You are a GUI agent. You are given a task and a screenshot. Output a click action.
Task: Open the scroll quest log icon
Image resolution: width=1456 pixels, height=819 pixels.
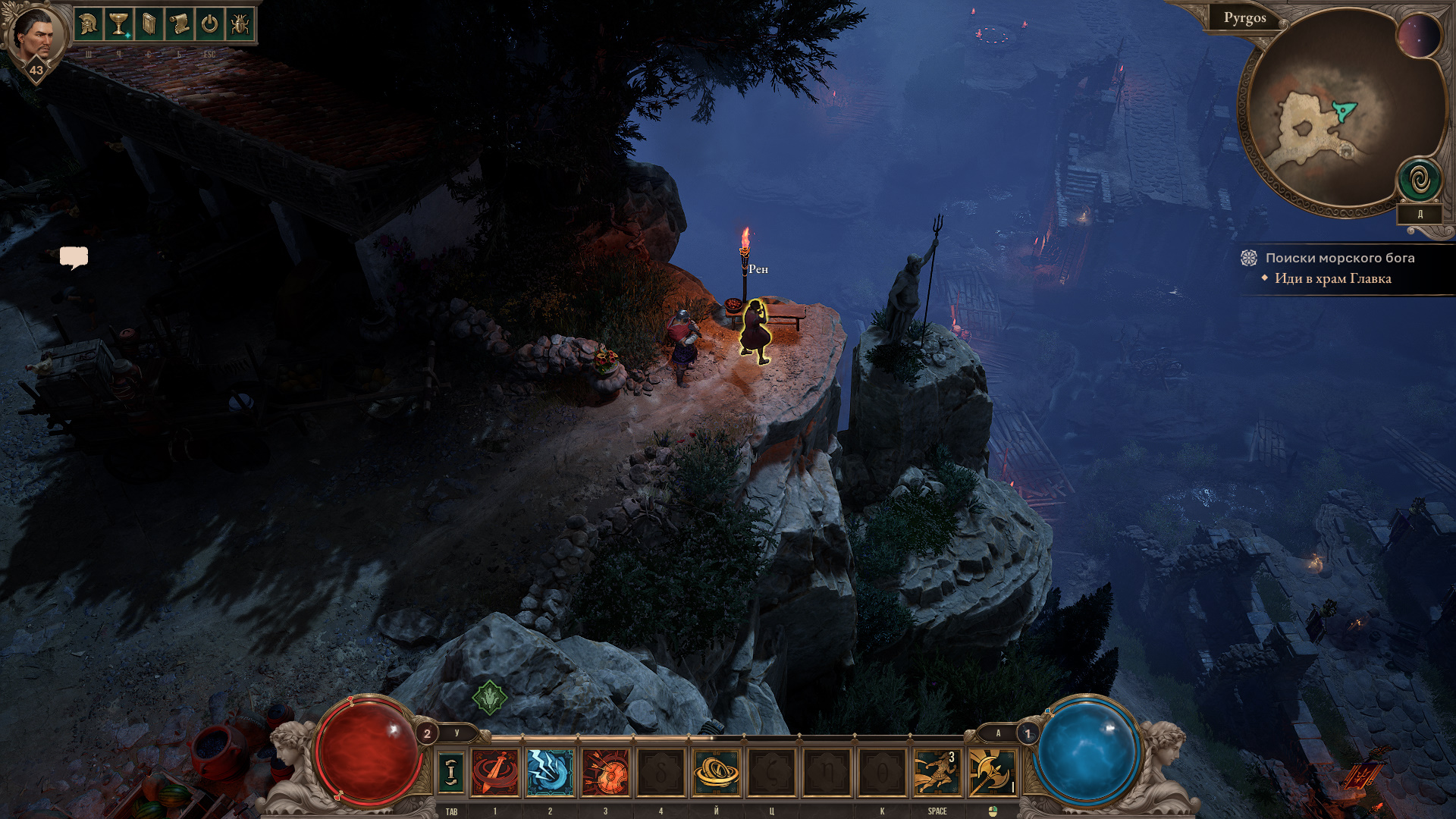pos(179,25)
